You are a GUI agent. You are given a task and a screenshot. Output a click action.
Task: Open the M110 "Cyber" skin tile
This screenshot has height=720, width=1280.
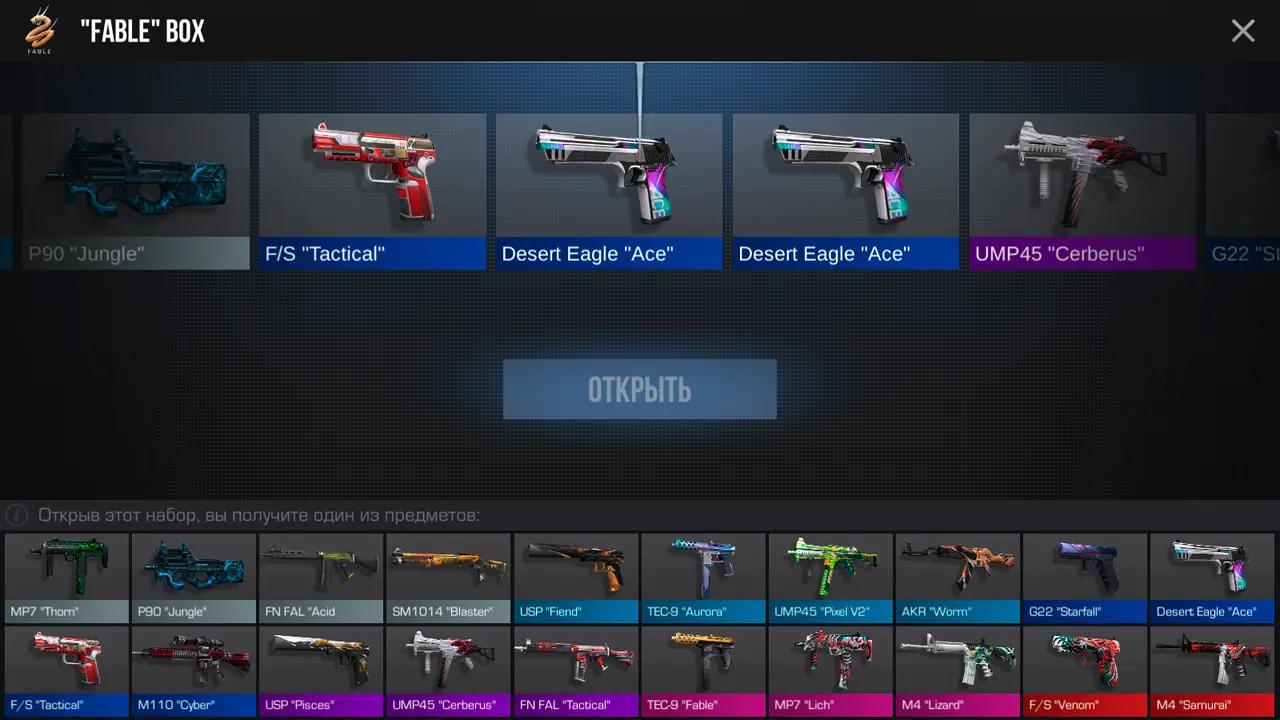point(194,670)
